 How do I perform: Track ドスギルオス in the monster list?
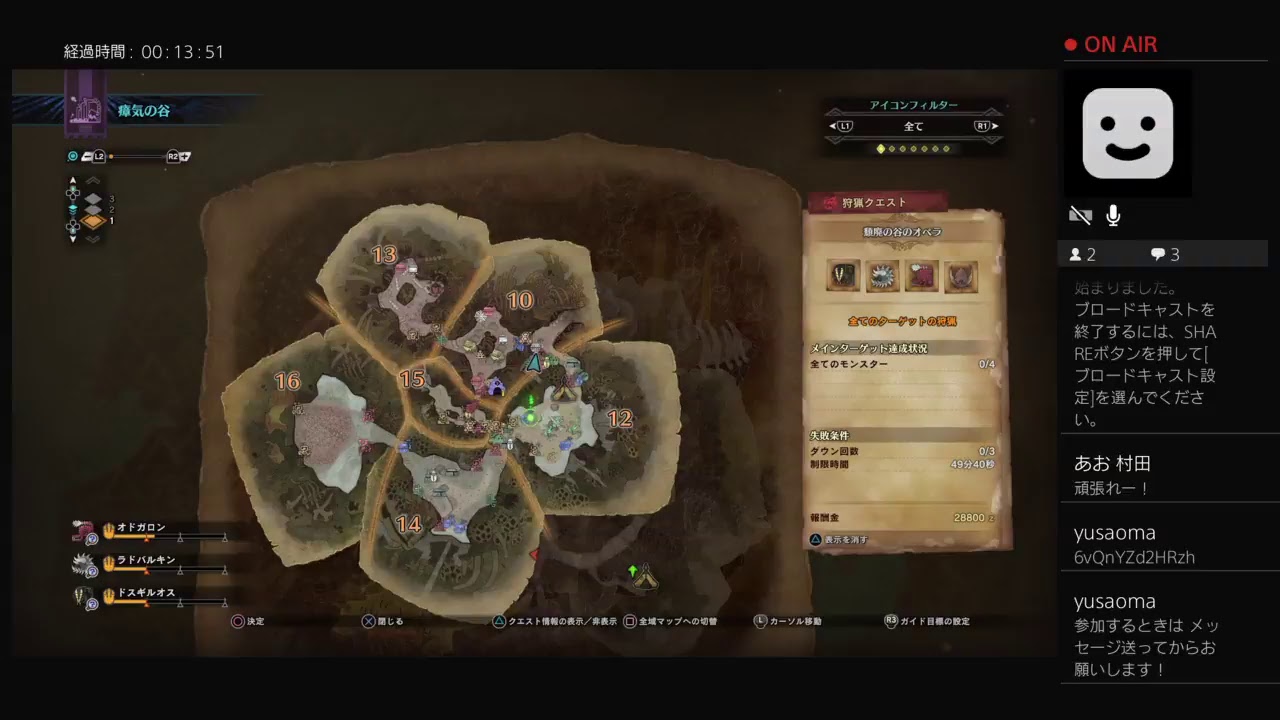(147, 593)
